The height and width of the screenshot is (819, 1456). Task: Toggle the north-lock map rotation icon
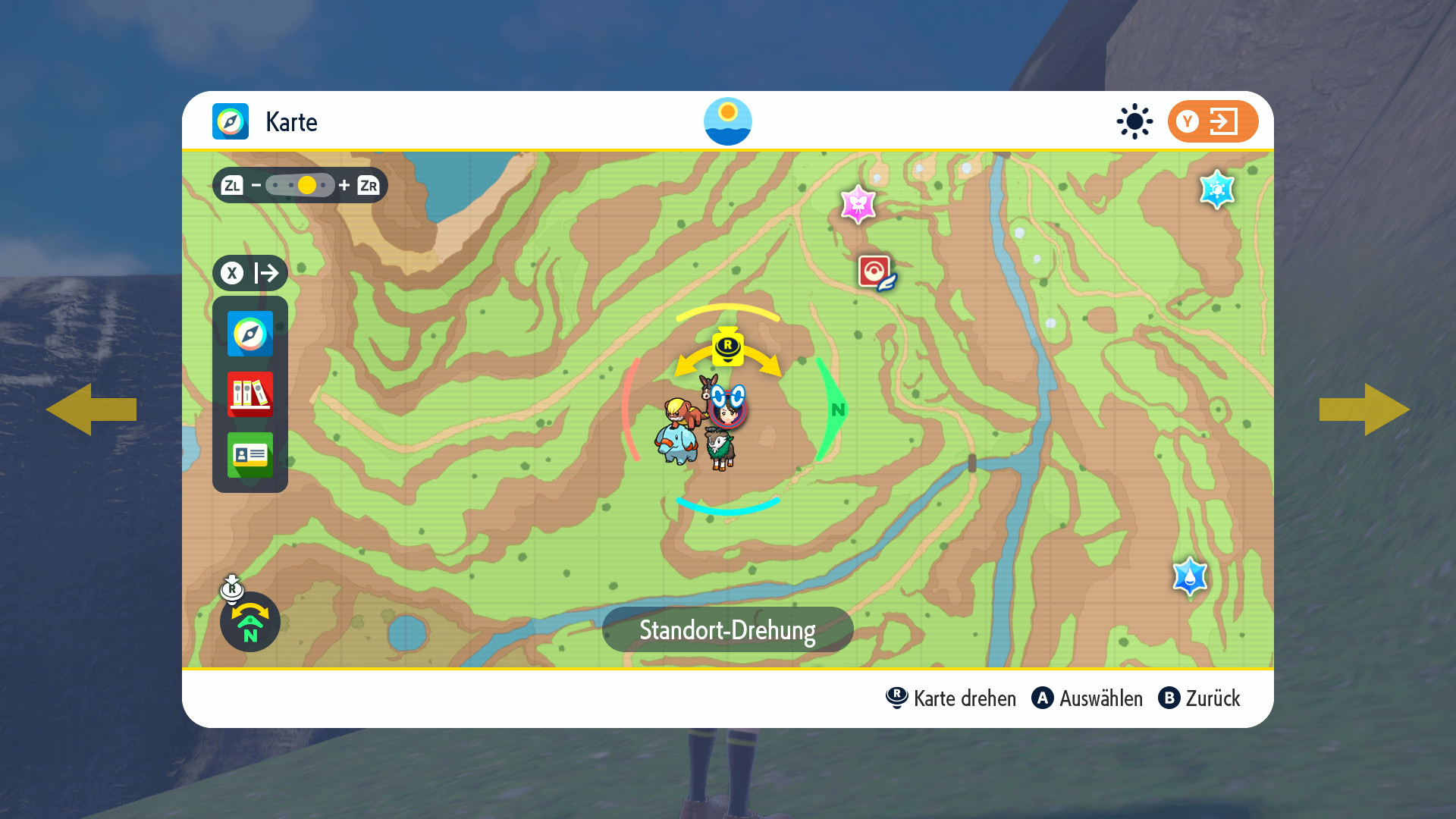click(x=249, y=622)
